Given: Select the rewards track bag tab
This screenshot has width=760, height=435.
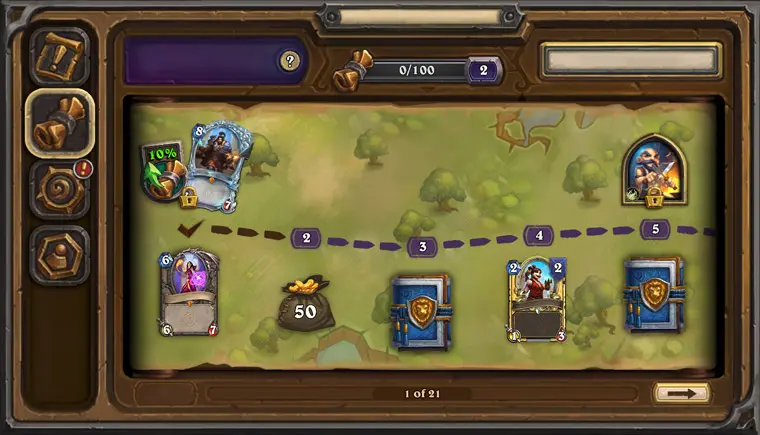Looking at the screenshot, I should (59, 122).
